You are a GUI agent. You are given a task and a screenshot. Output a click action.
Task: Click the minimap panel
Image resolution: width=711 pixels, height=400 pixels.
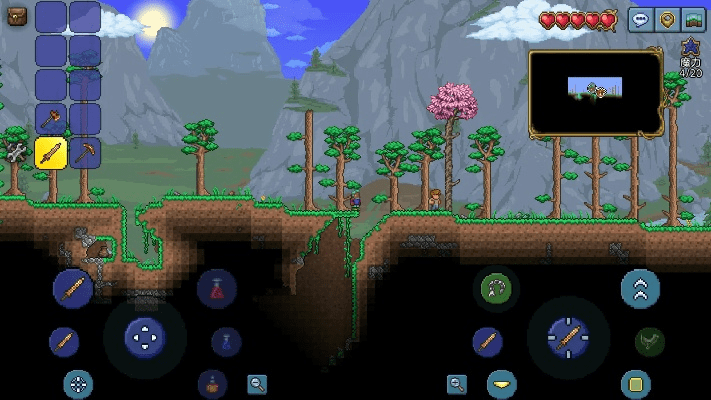tap(595, 93)
